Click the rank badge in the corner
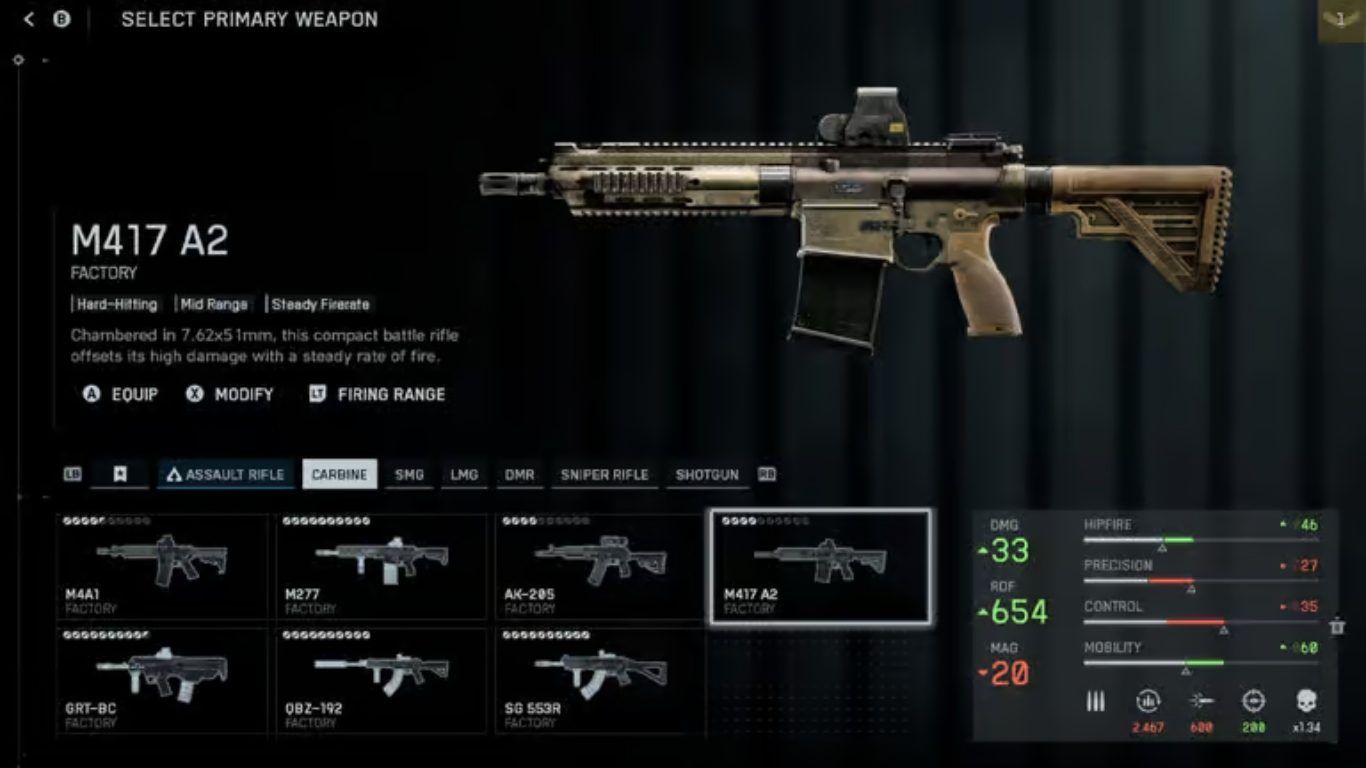1366x768 pixels. (1341, 20)
